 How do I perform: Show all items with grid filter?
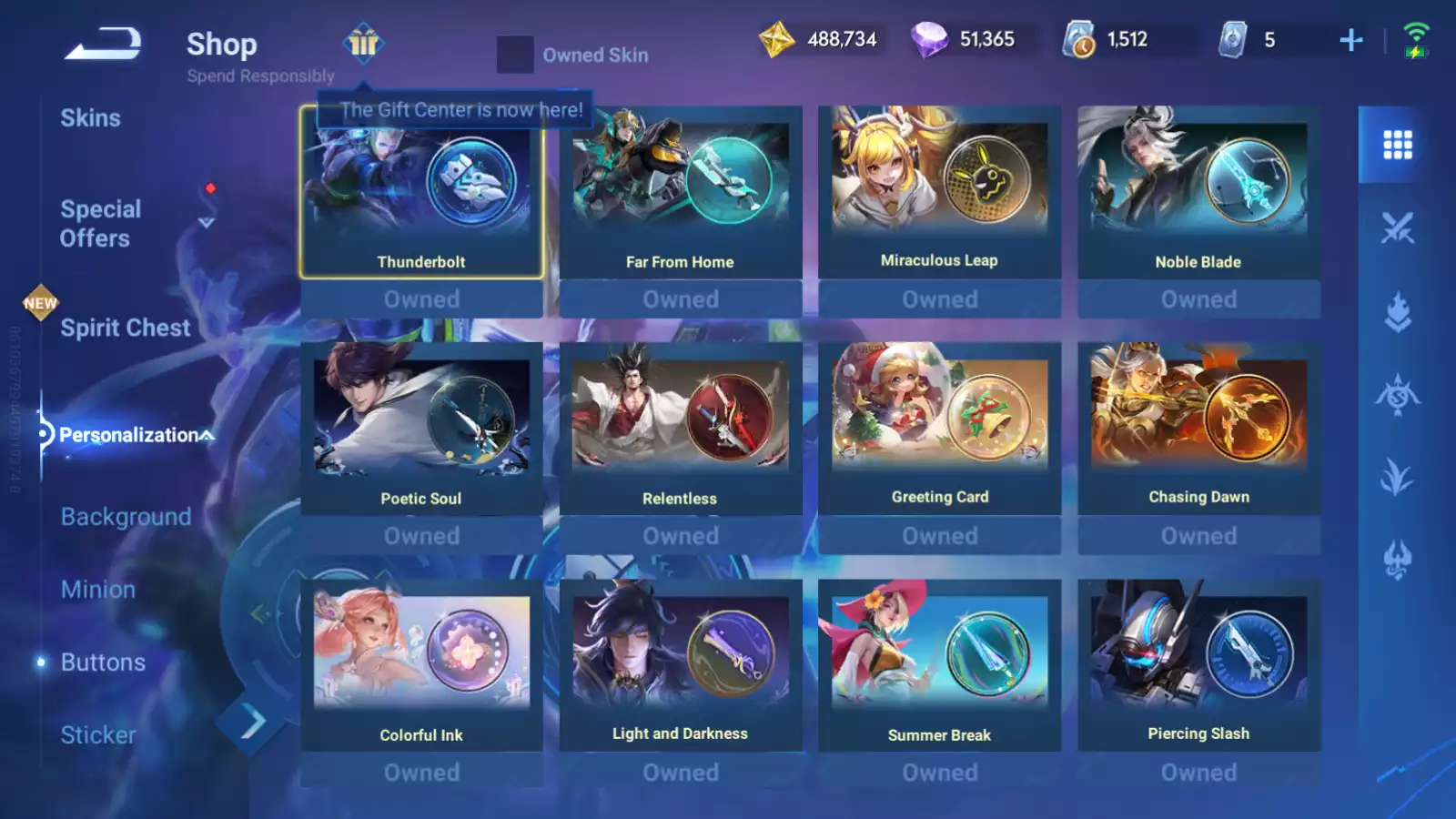point(1397,145)
